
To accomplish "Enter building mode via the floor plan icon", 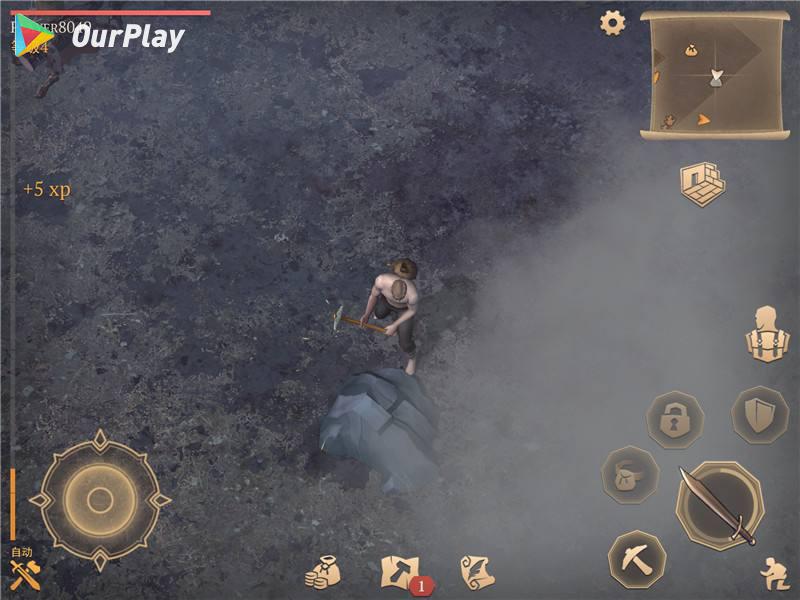I will pyautogui.click(x=702, y=184).
